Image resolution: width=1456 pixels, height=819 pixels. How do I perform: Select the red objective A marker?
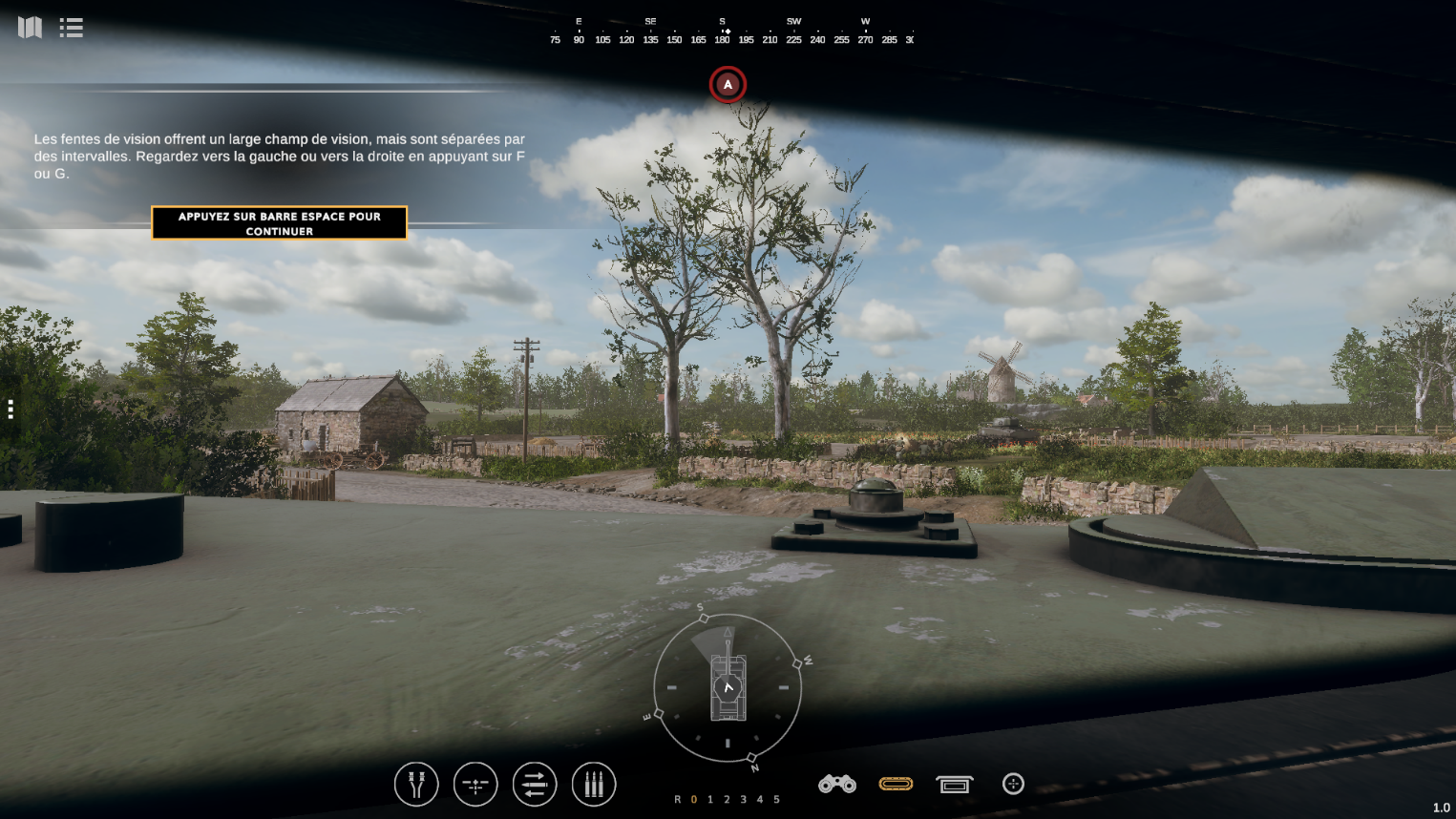[728, 85]
